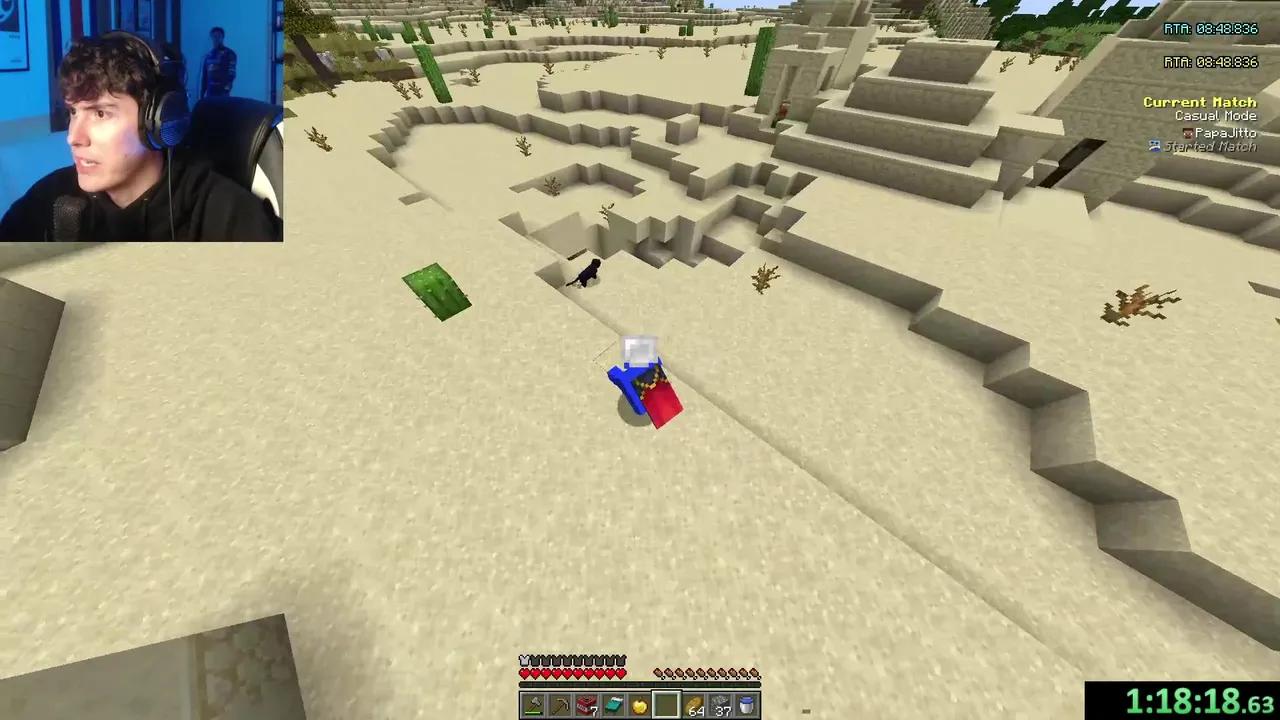The width and height of the screenshot is (1280, 720).
Task: Click the blue icon beside Started Match
Action: pyautogui.click(x=1155, y=146)
